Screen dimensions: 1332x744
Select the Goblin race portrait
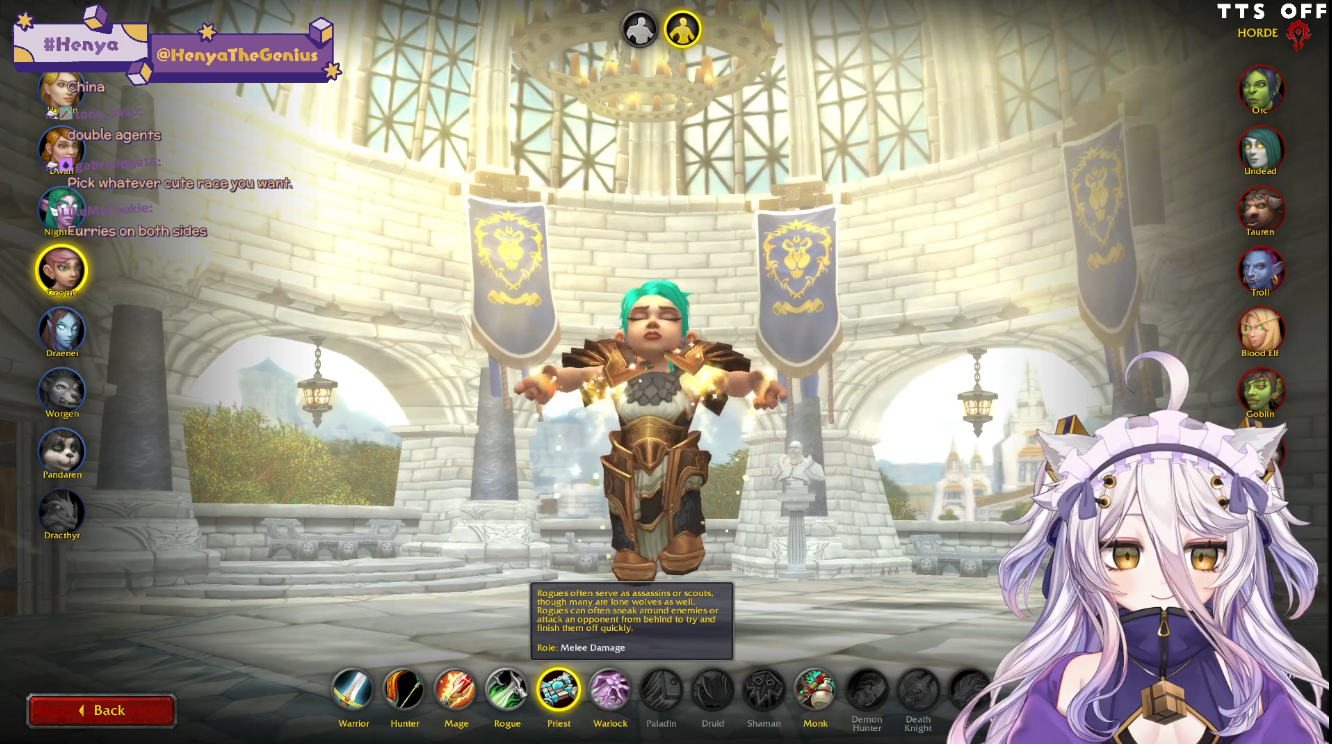click(x=1261, y=391)
